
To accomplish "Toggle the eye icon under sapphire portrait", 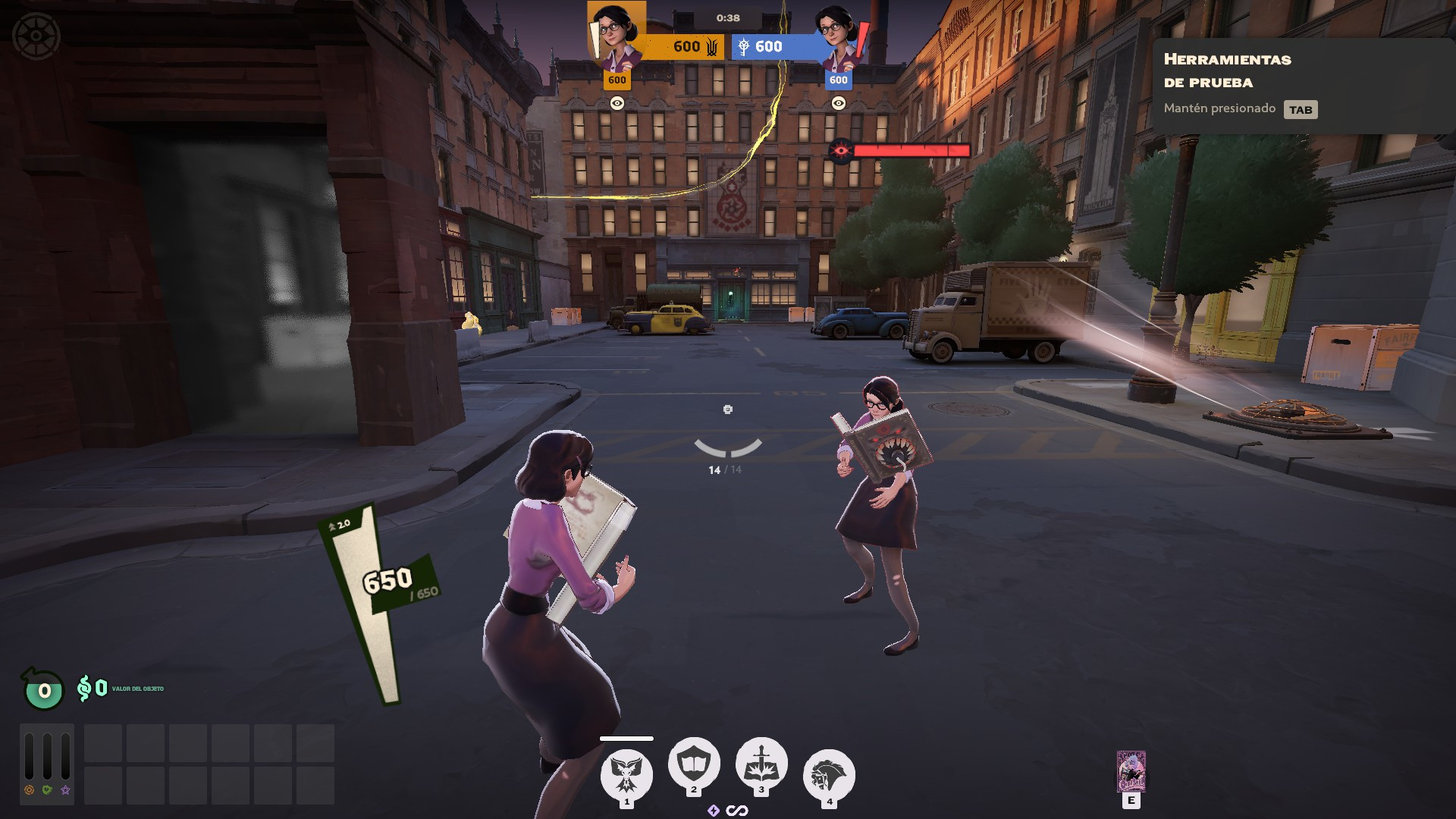I will (x=838, y=103).
